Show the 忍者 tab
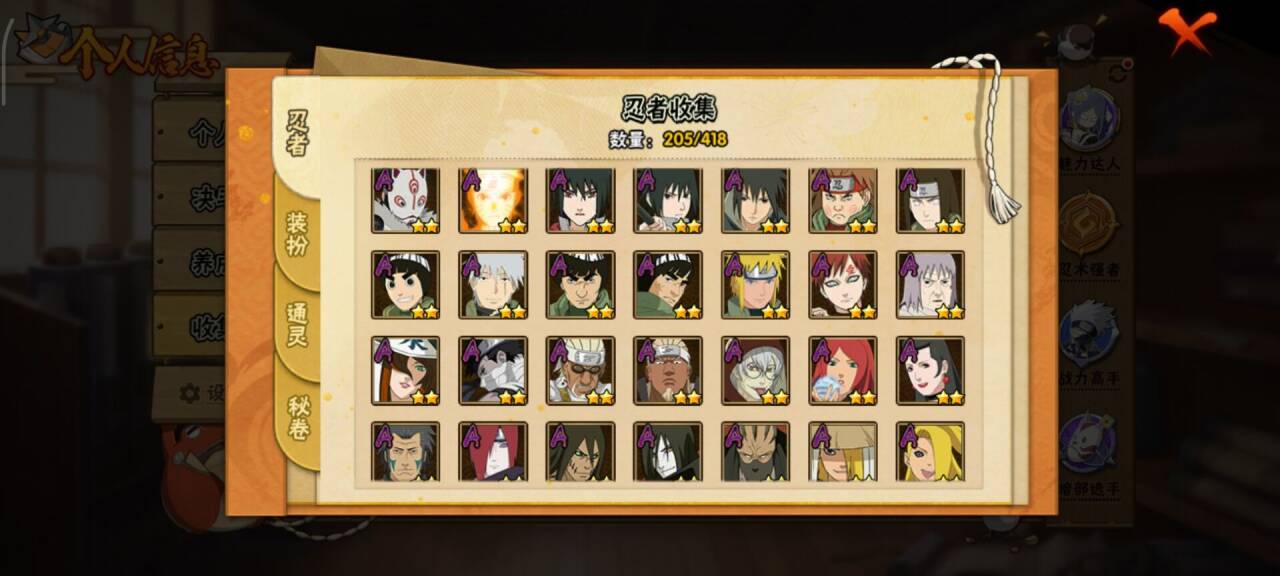Viewport: 1280px width, 576px height. coord(297,133)
